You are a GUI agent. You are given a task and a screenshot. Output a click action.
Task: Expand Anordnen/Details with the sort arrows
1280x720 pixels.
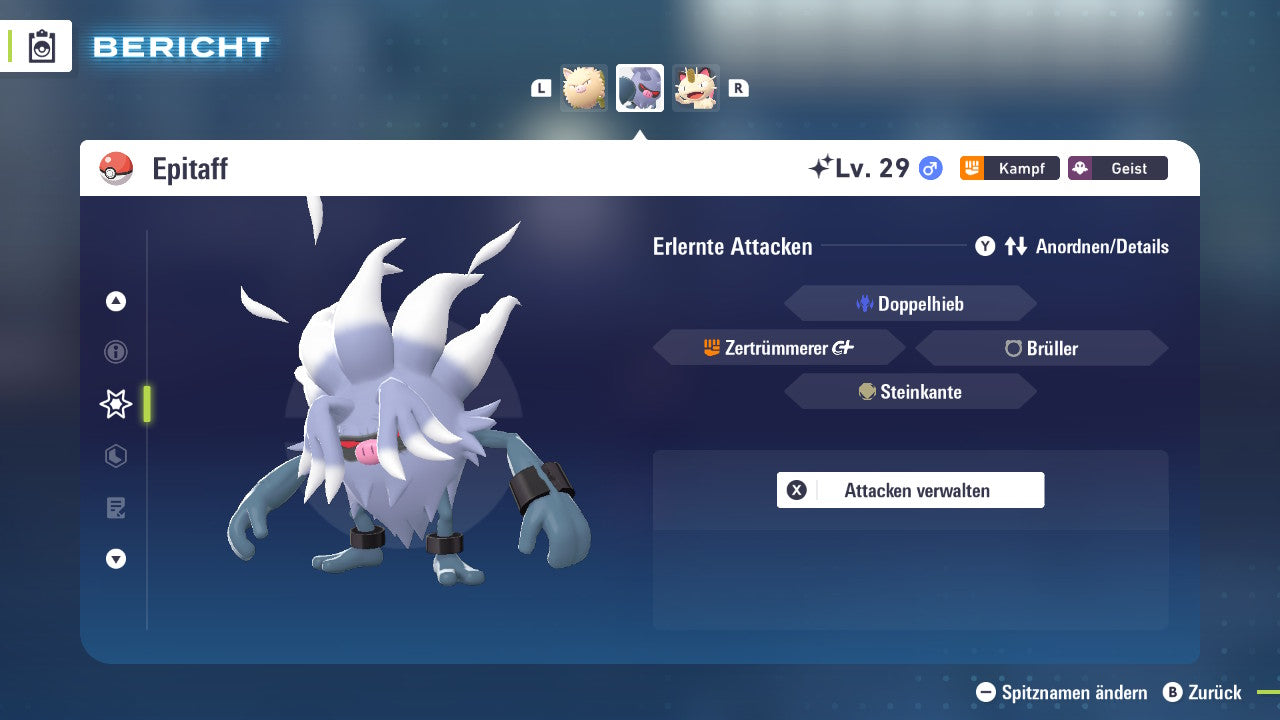tap(1015, 246)
